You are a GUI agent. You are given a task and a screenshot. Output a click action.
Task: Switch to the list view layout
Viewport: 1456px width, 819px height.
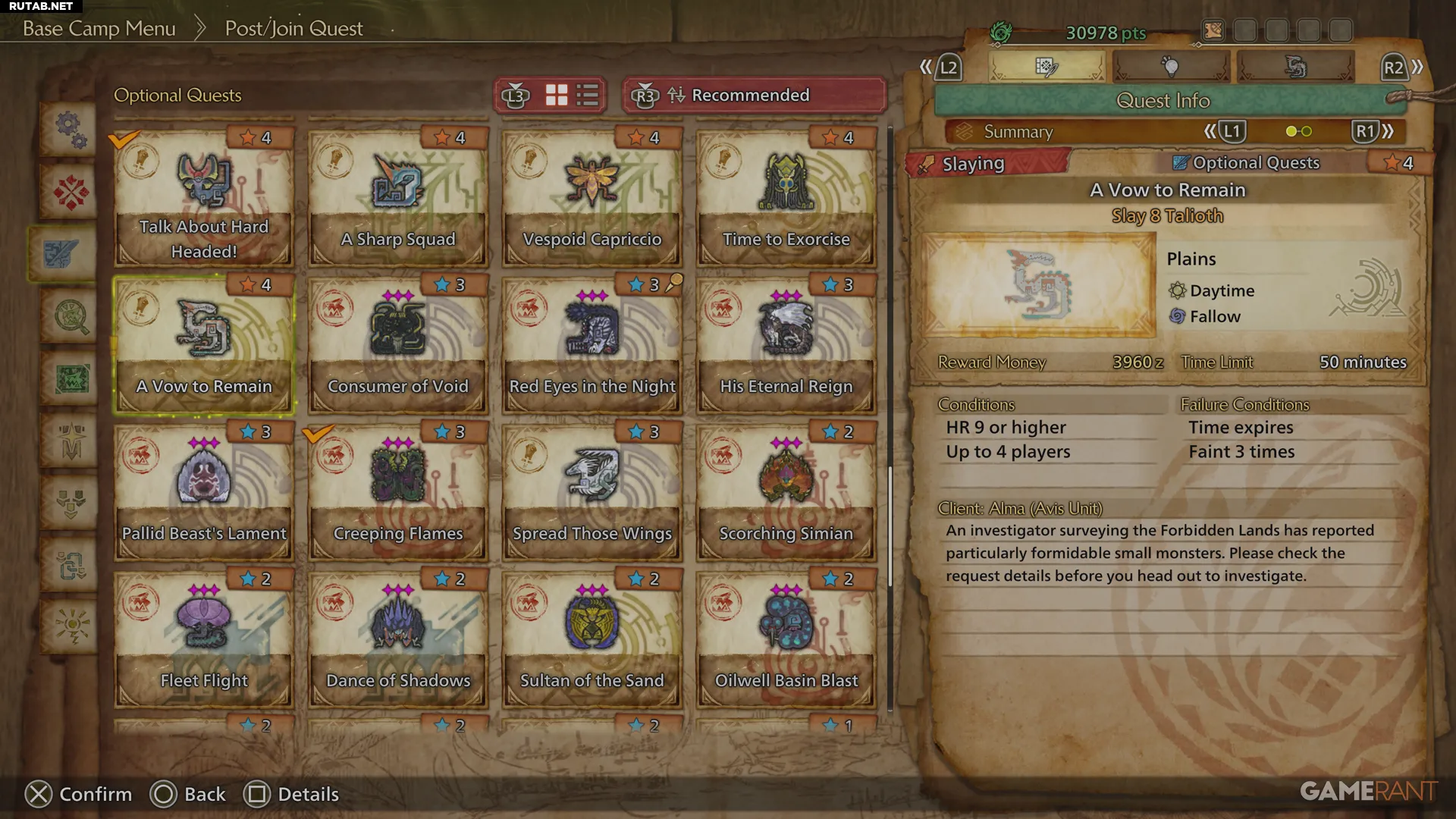pyautogui.click(x=588, y=96)
